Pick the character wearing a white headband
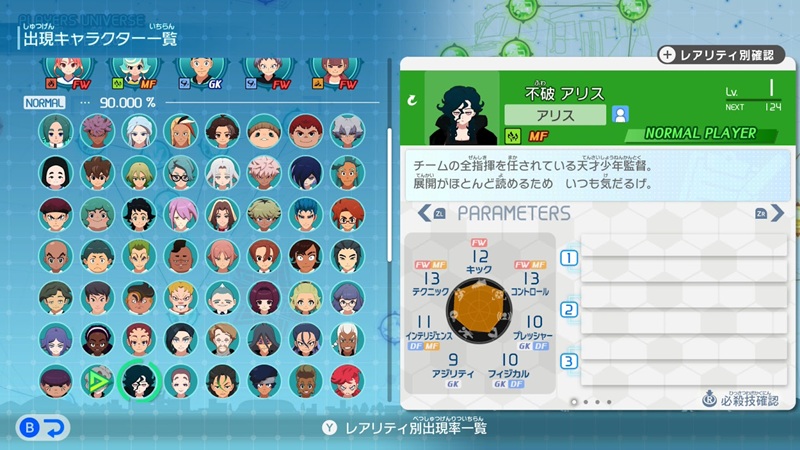800x450 pixels. [97, 339]
